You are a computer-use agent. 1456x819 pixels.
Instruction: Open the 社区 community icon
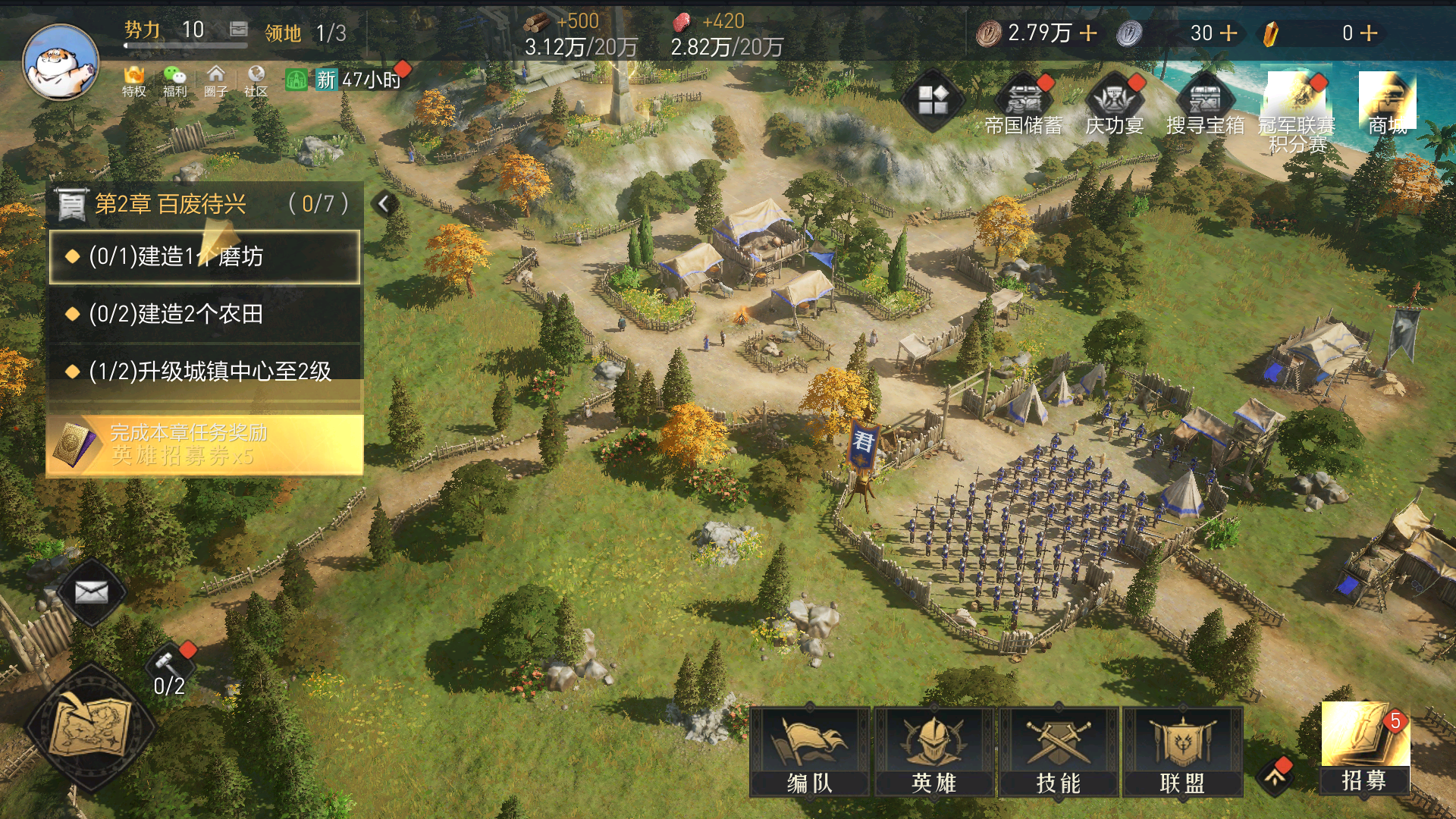click(256, 80)
